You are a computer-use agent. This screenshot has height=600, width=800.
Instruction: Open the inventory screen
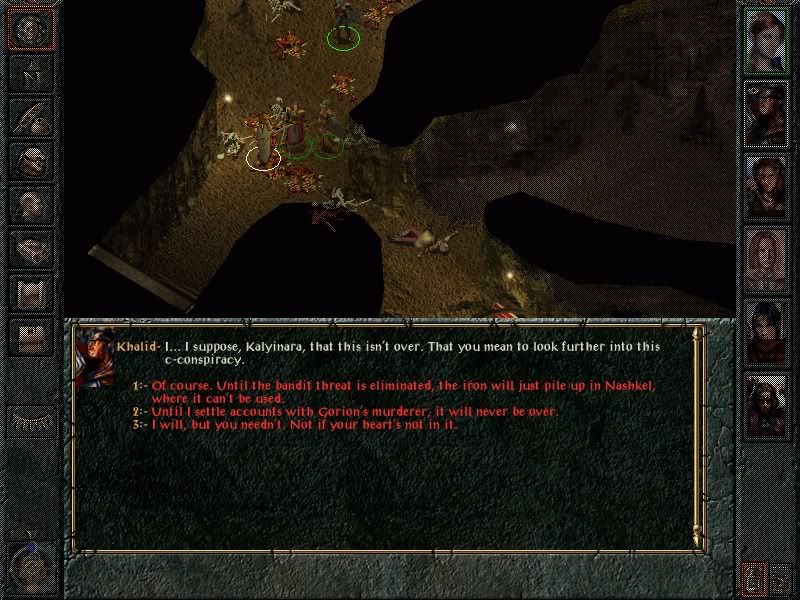31,160
